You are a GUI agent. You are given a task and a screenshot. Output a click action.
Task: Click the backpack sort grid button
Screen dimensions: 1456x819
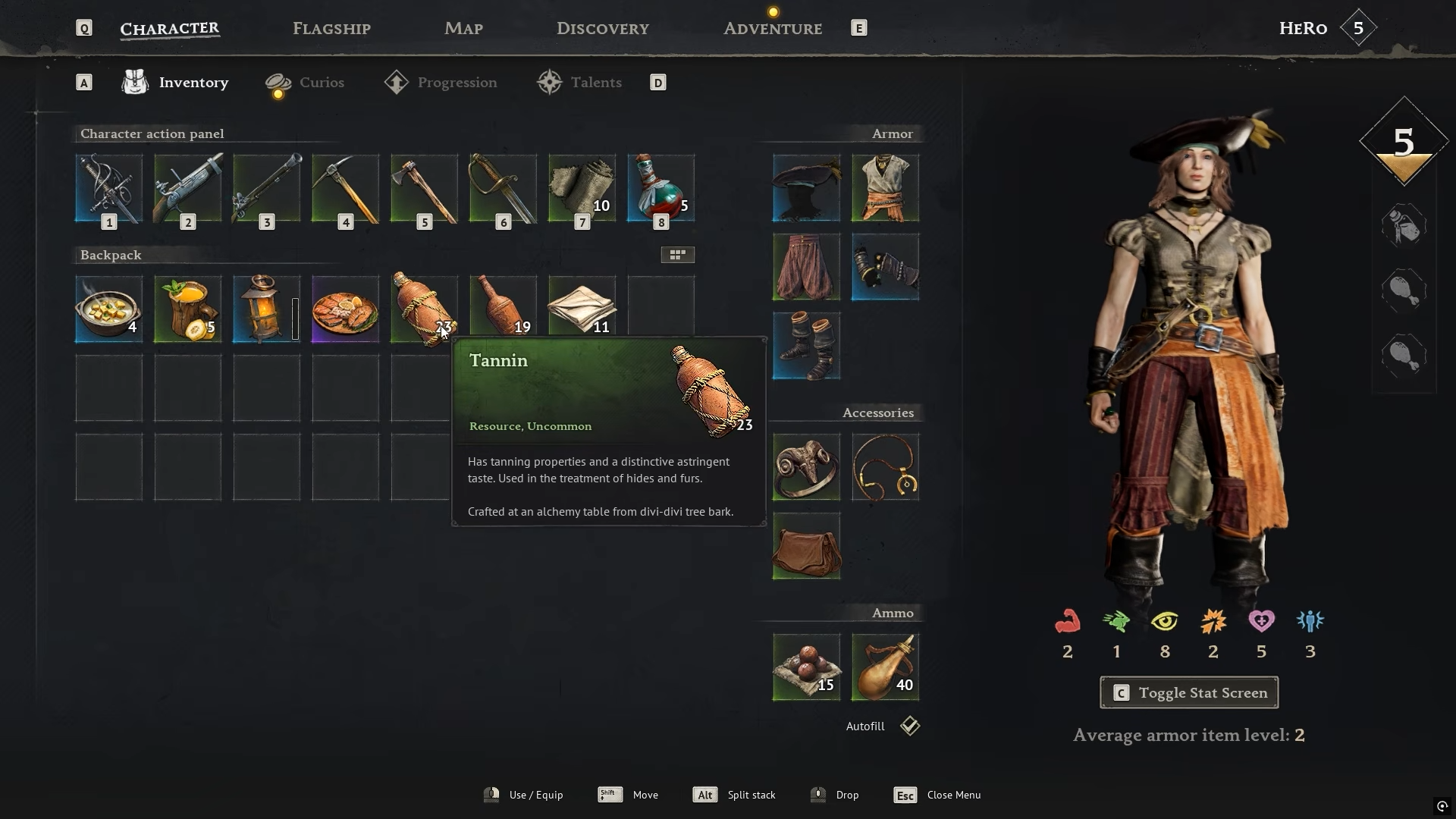677,255
